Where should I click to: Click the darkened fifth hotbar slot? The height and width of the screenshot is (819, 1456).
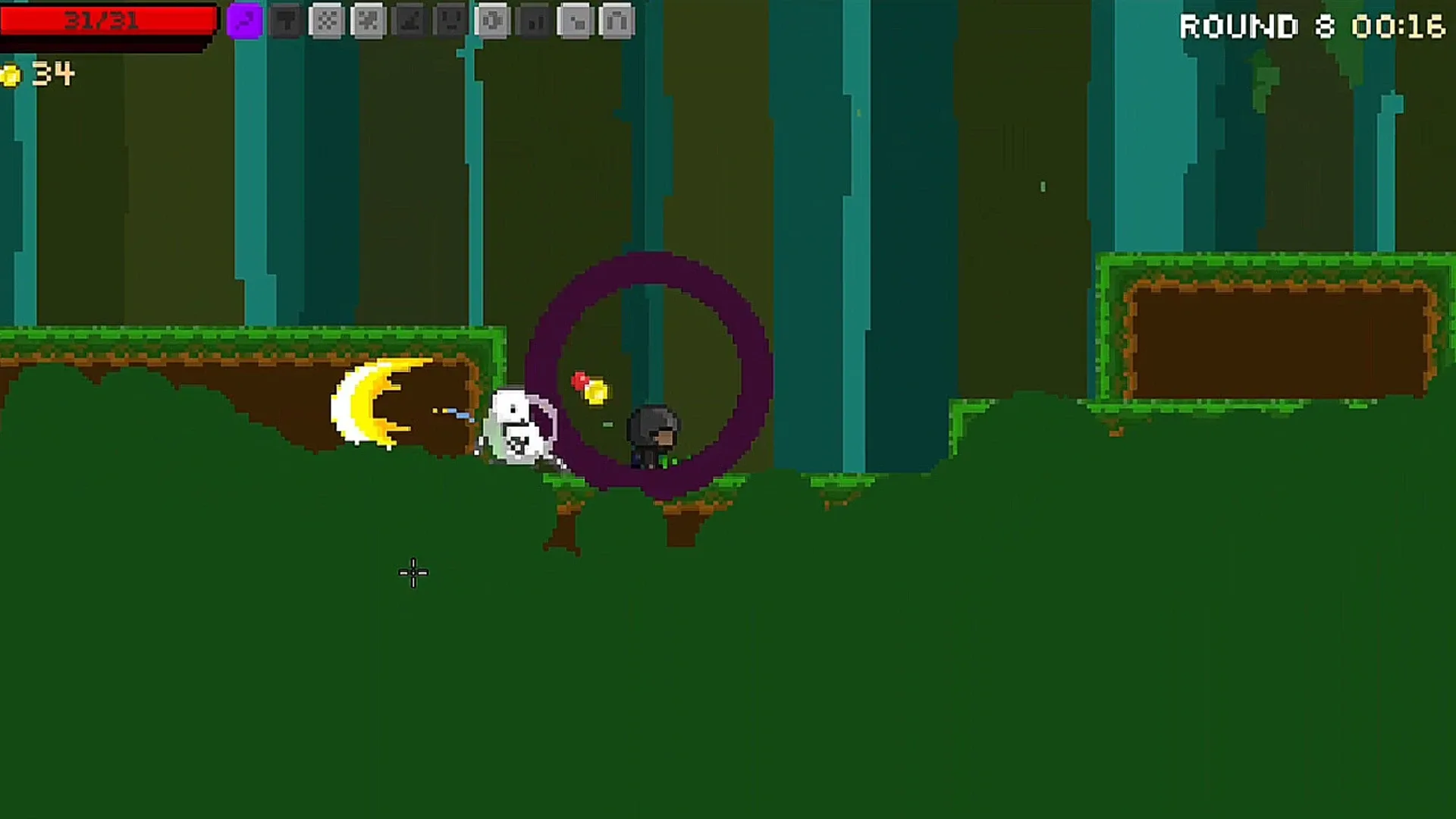click(409, 21)
